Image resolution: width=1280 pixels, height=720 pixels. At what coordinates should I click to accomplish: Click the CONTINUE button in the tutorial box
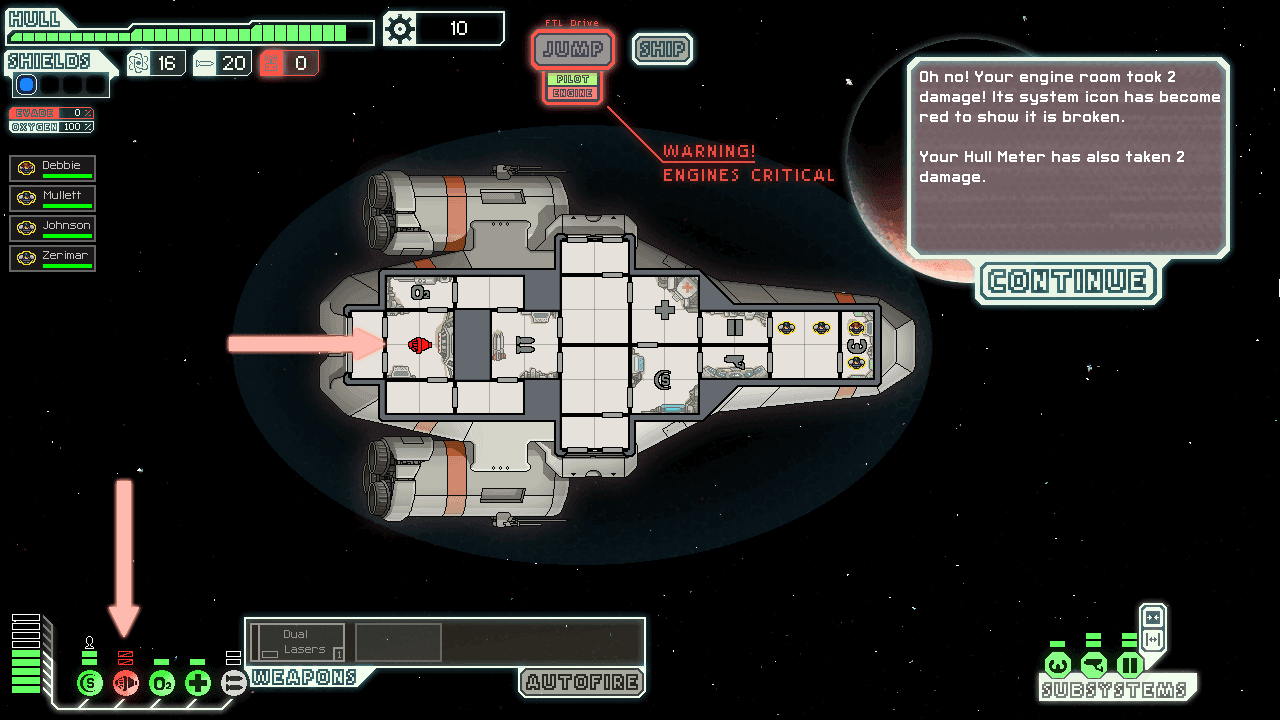[1067, 282]
